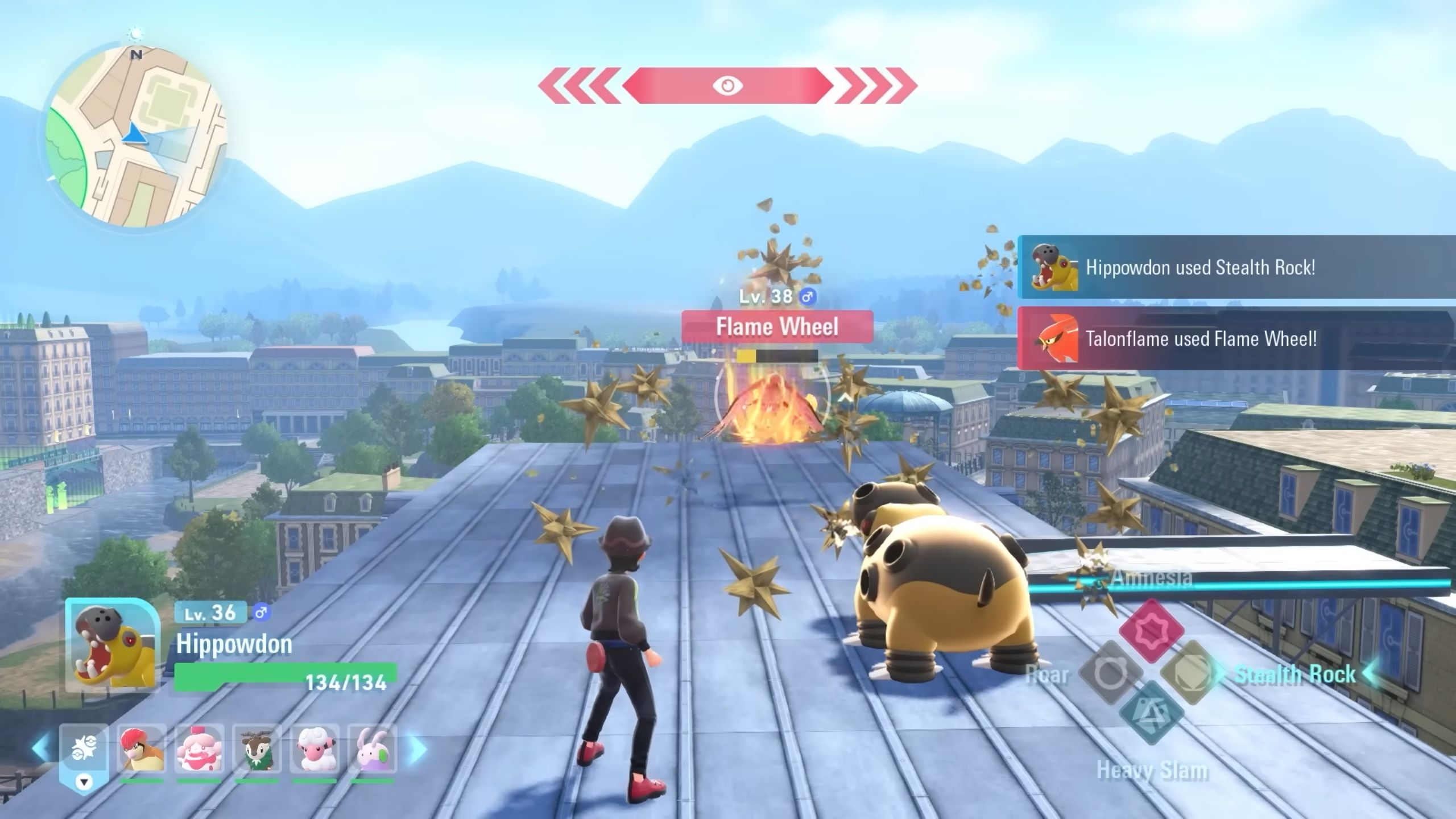Viewport: 1456px width, 819px height.
Task: Activate the Stealth Rock move icon
Action: pyautogui.click(x=1193, y=673)
